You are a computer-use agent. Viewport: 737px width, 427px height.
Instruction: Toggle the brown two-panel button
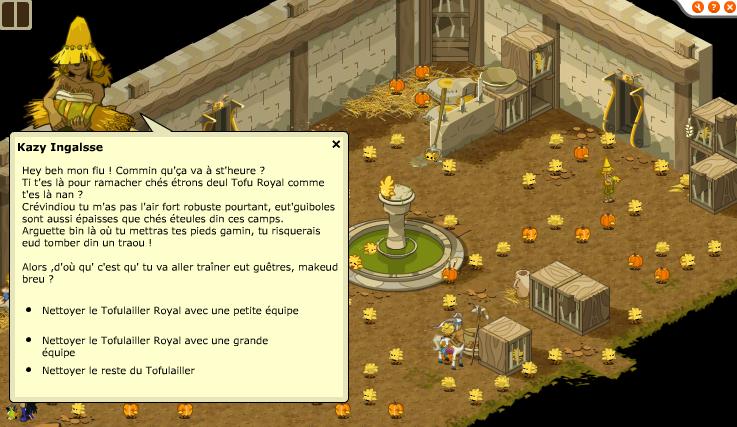[17, 15]
